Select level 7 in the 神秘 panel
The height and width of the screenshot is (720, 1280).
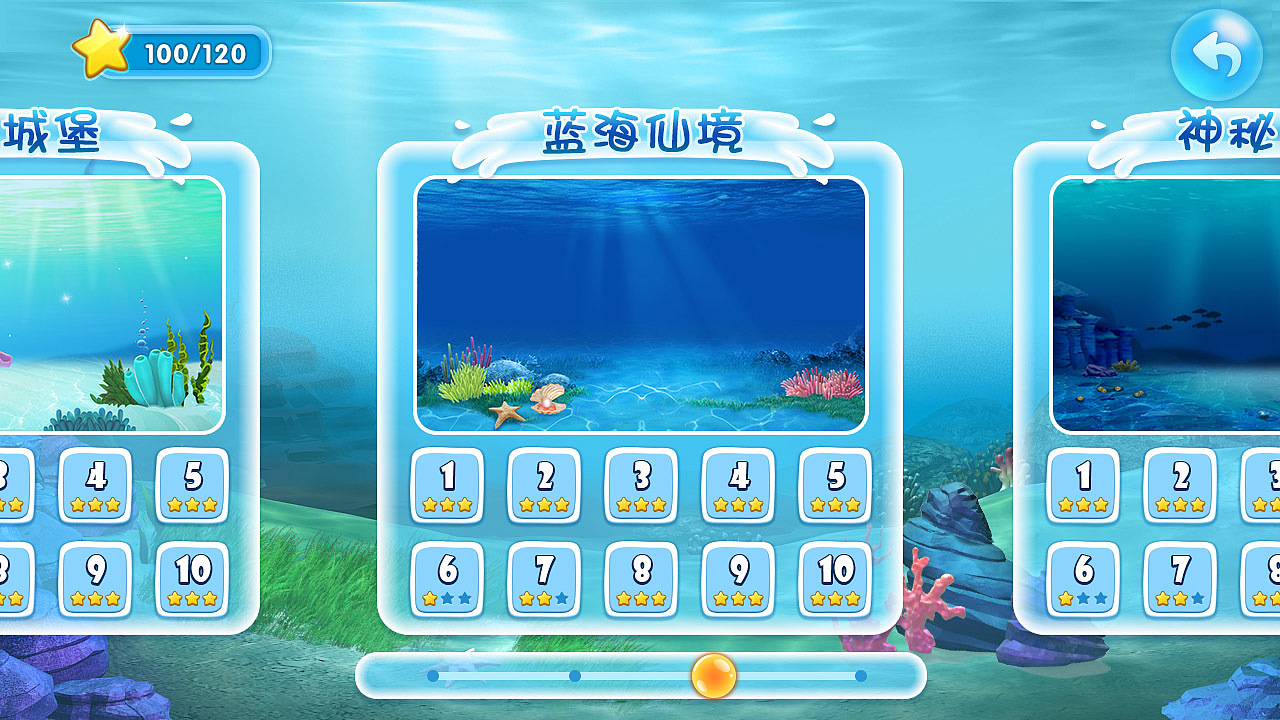[x=1178, y=580]
